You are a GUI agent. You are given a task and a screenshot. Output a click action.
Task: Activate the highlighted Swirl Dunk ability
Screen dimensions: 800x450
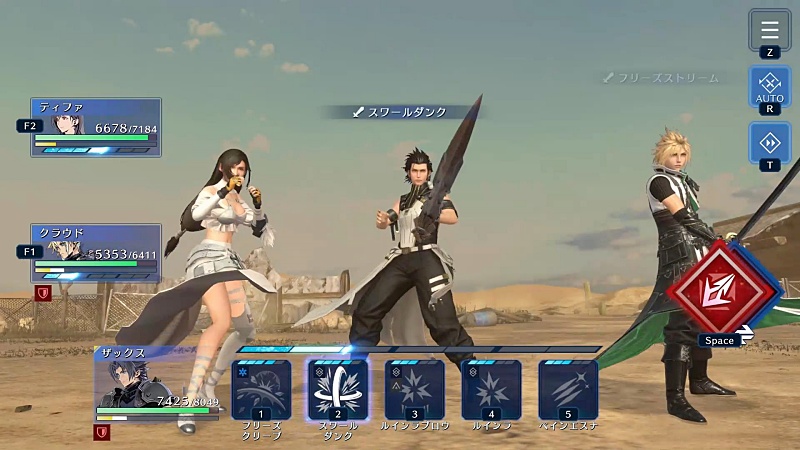click(x=338, y=389)
